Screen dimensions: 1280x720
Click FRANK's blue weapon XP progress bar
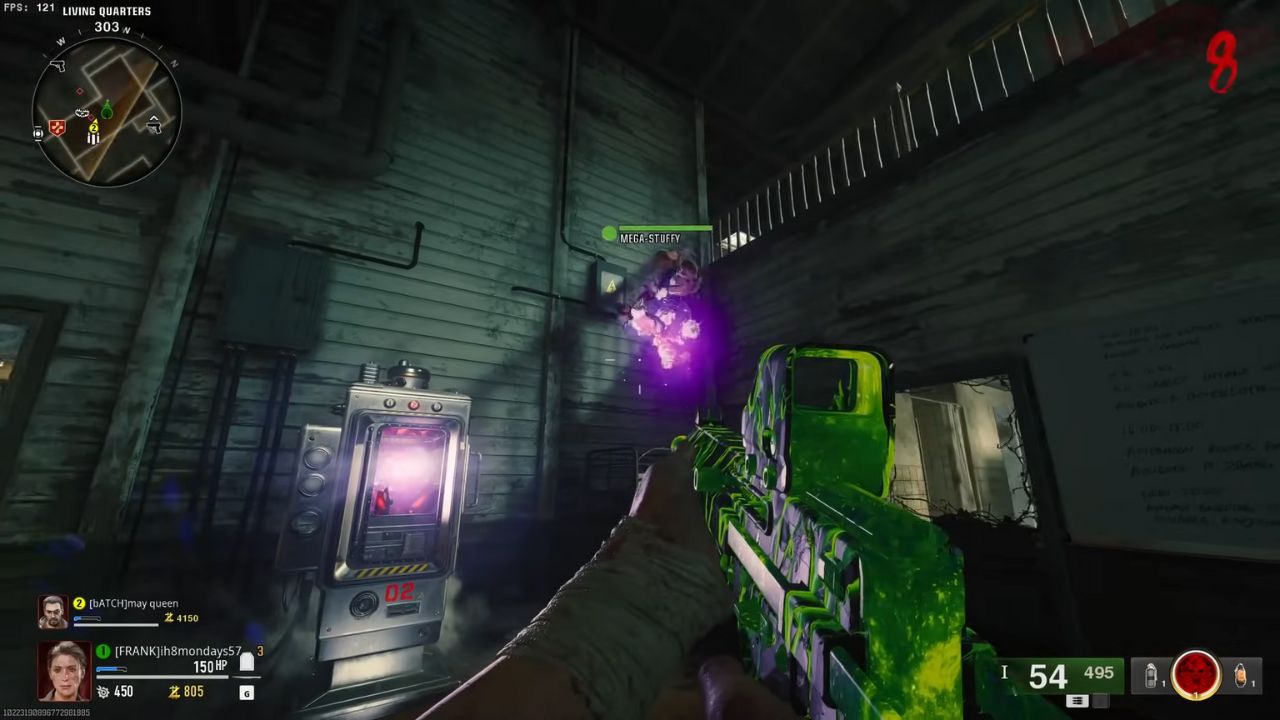(x=110, y=668)
